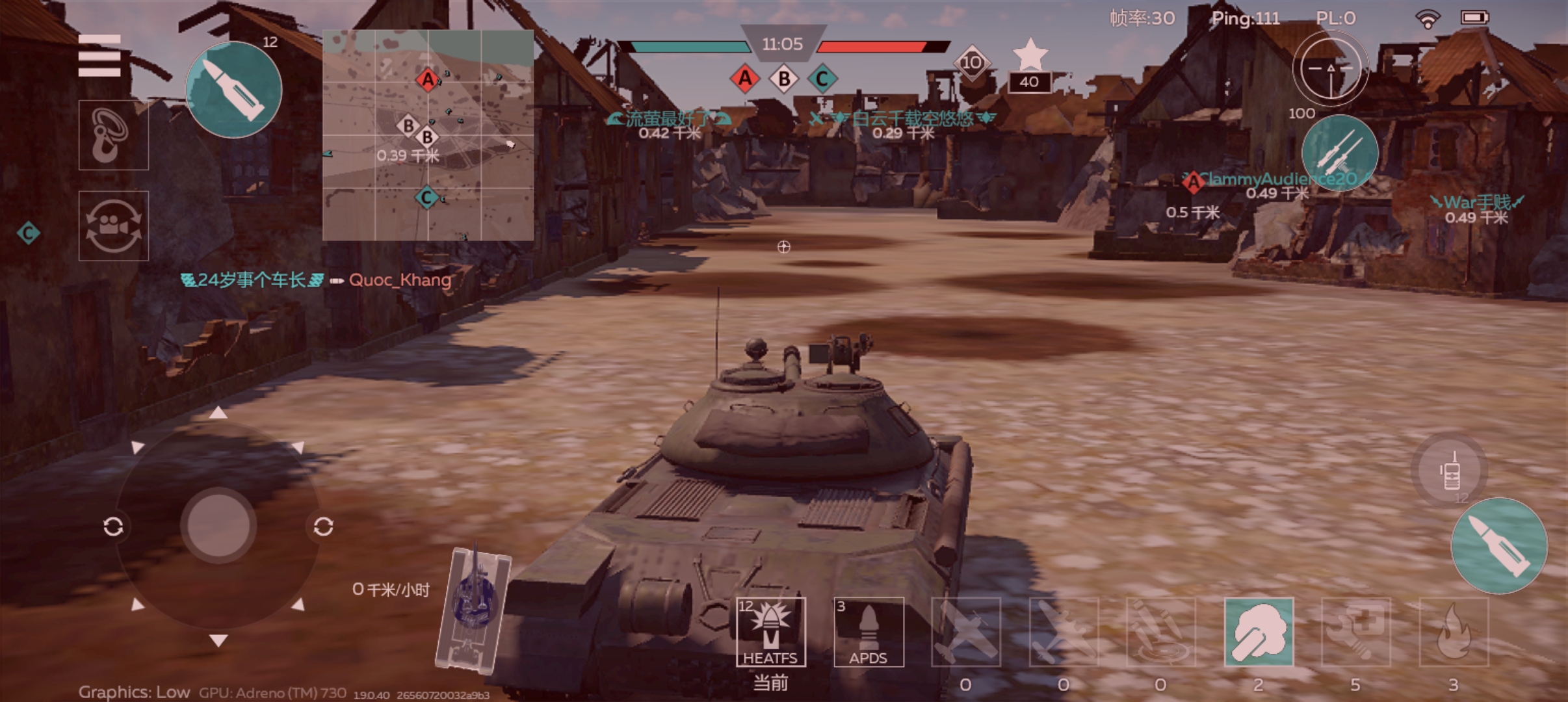
Task: Tap the tactical minimap
Action: (x=428, y=135)
